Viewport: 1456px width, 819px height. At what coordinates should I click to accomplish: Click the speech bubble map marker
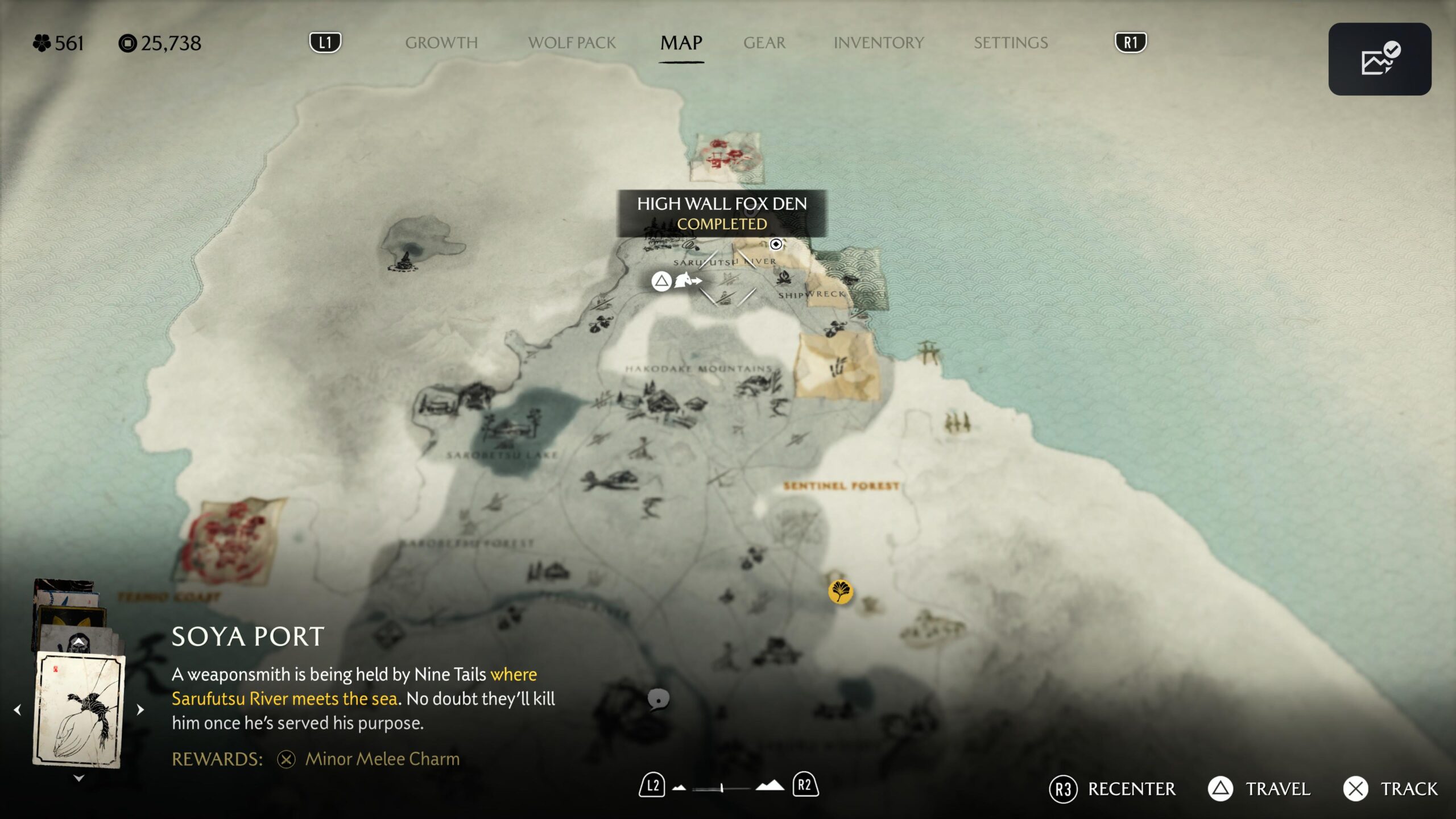click(x=658, y=699)
